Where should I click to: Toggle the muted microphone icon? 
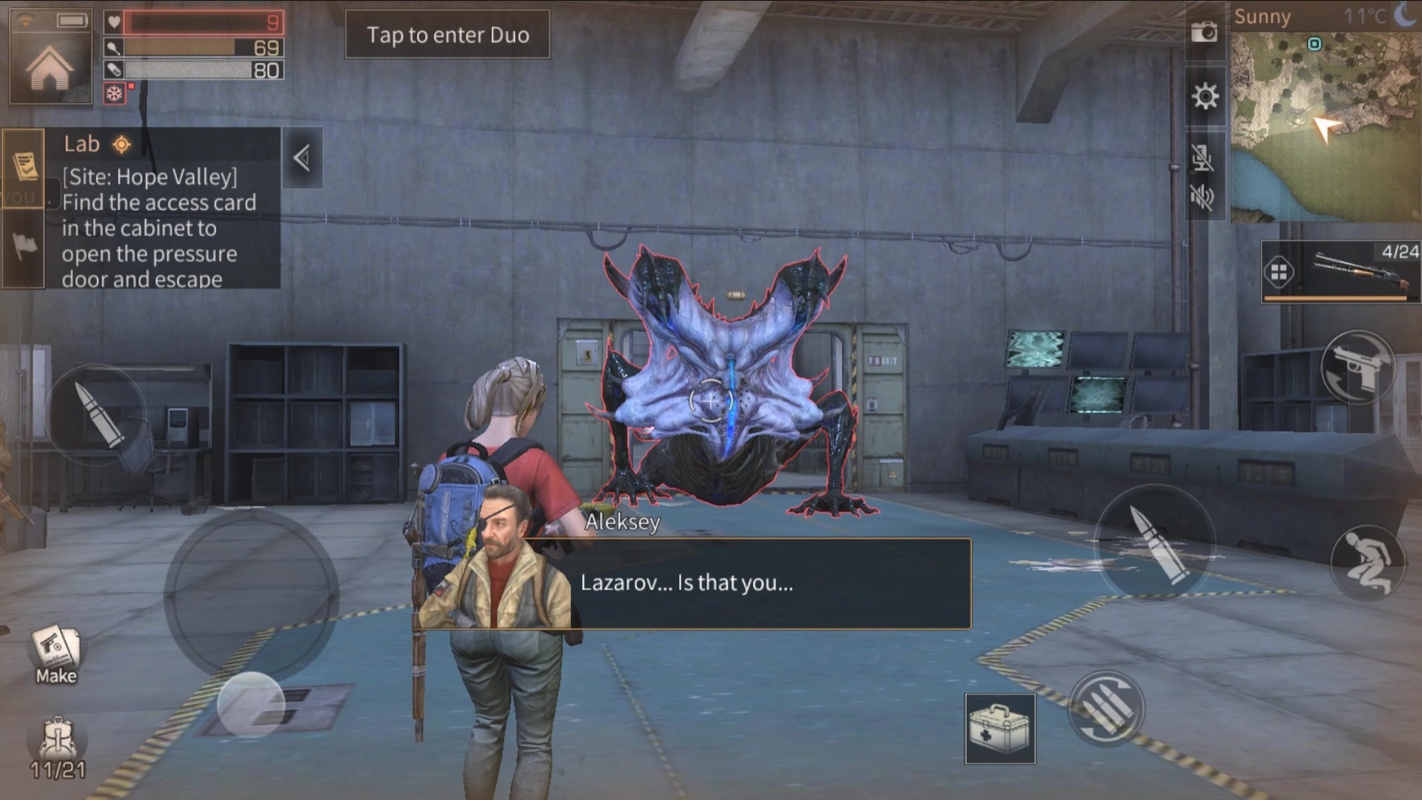[1204, 155]
